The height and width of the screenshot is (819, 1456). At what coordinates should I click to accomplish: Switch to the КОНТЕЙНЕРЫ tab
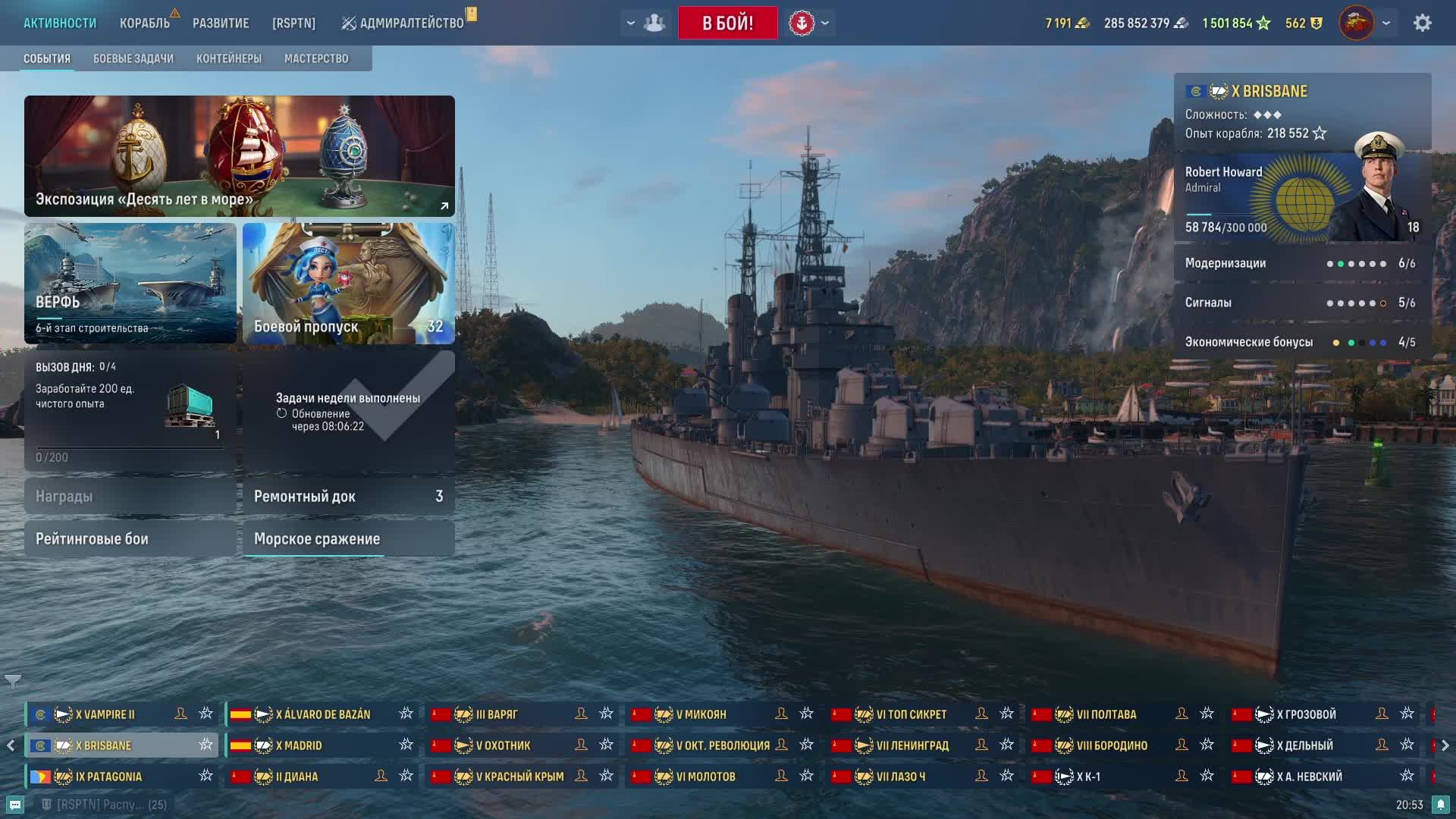pyautogui.click(x=229, y=58)
